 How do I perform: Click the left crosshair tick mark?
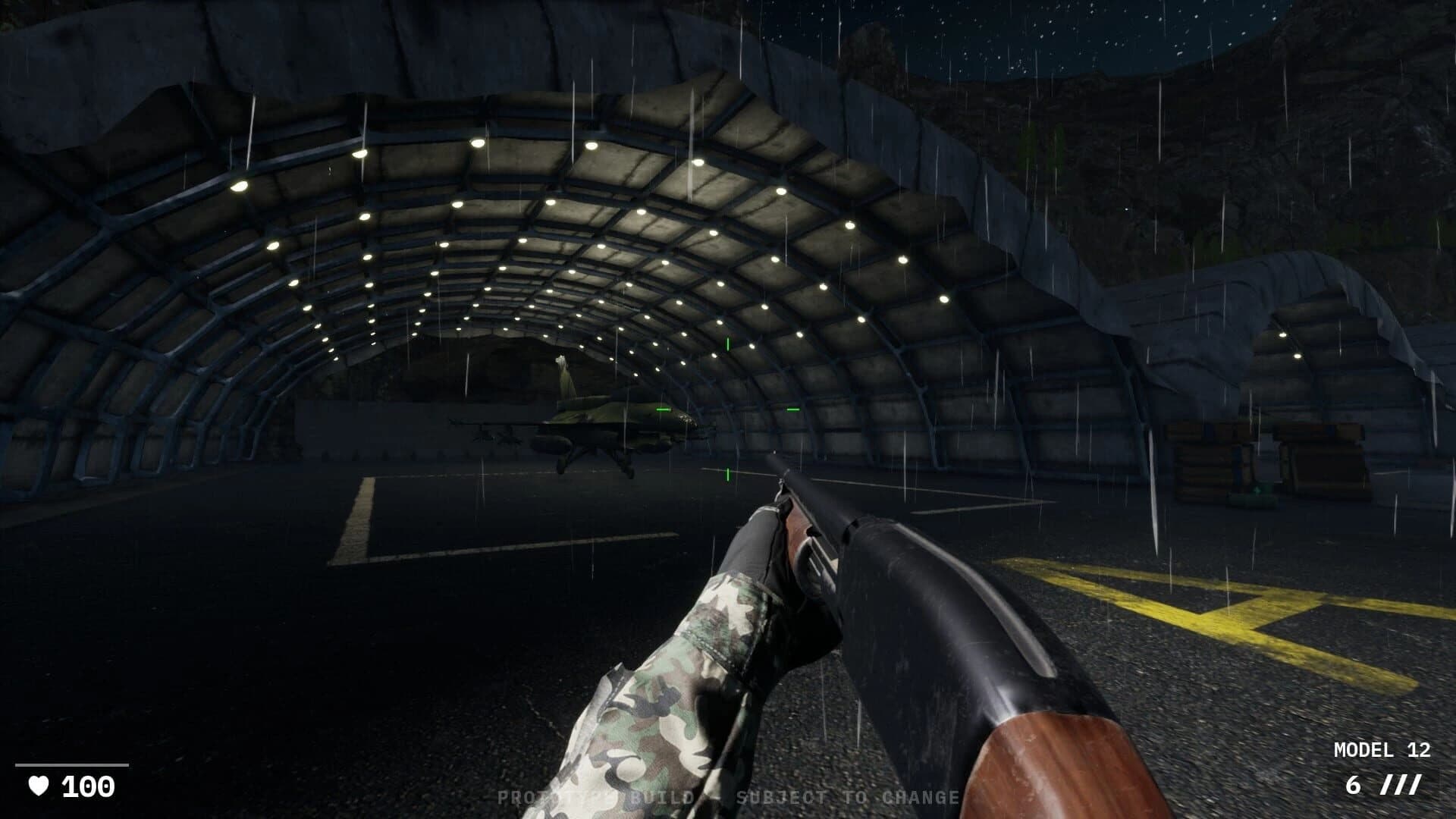(662, 409)
